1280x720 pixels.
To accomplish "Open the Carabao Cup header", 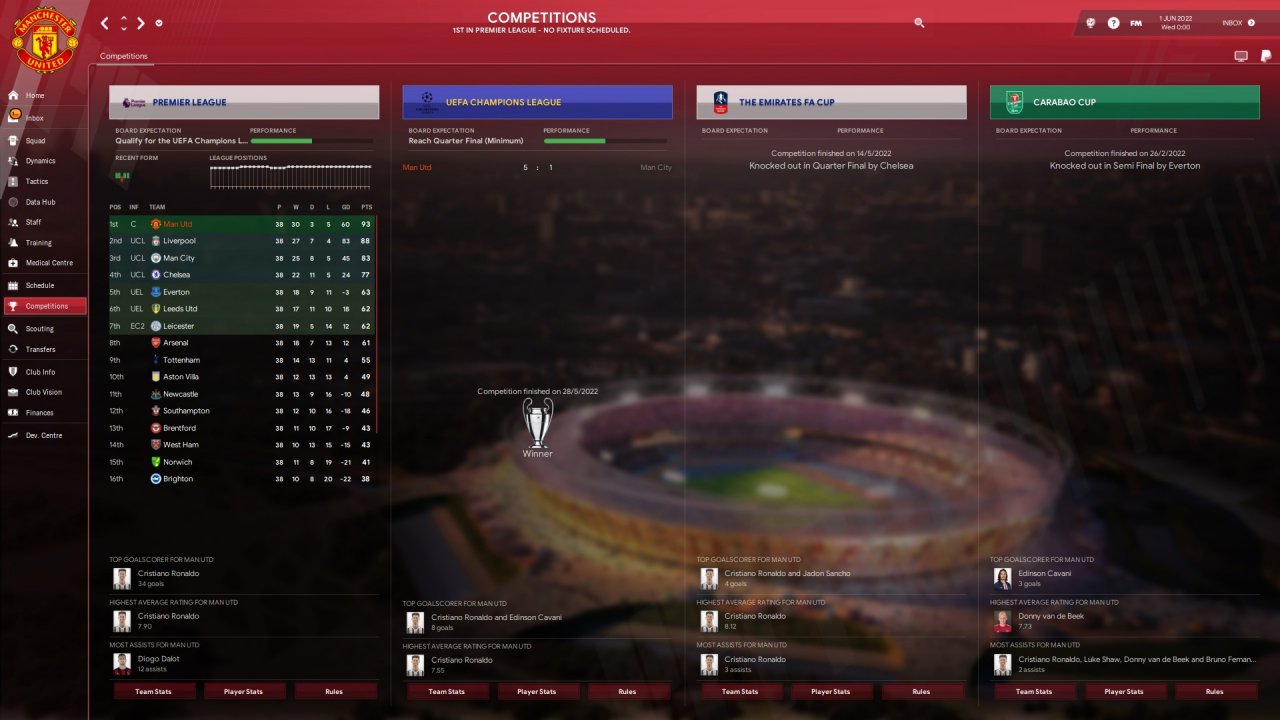I will 1124,102.
